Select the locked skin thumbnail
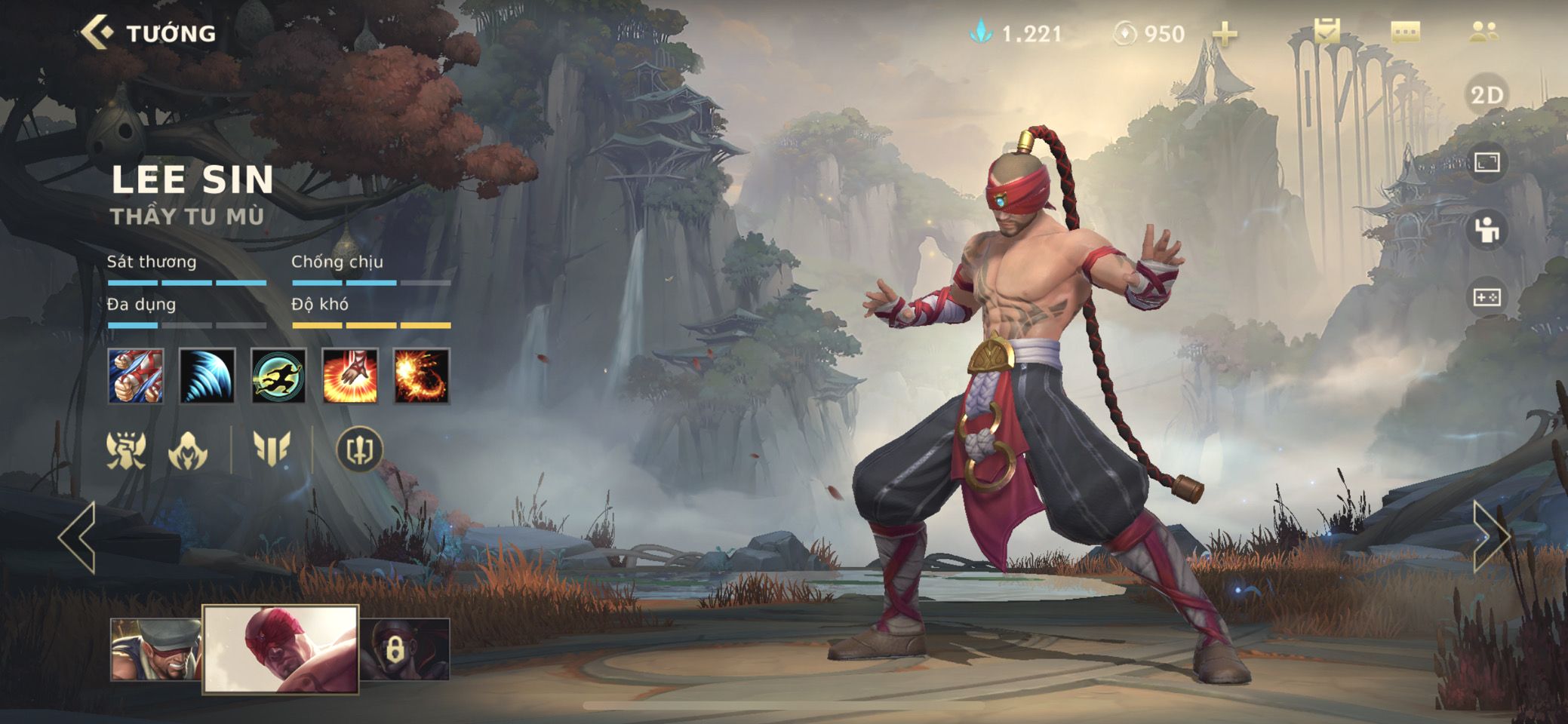Screen dimensions: 1568x724 (x=405, y=649)
